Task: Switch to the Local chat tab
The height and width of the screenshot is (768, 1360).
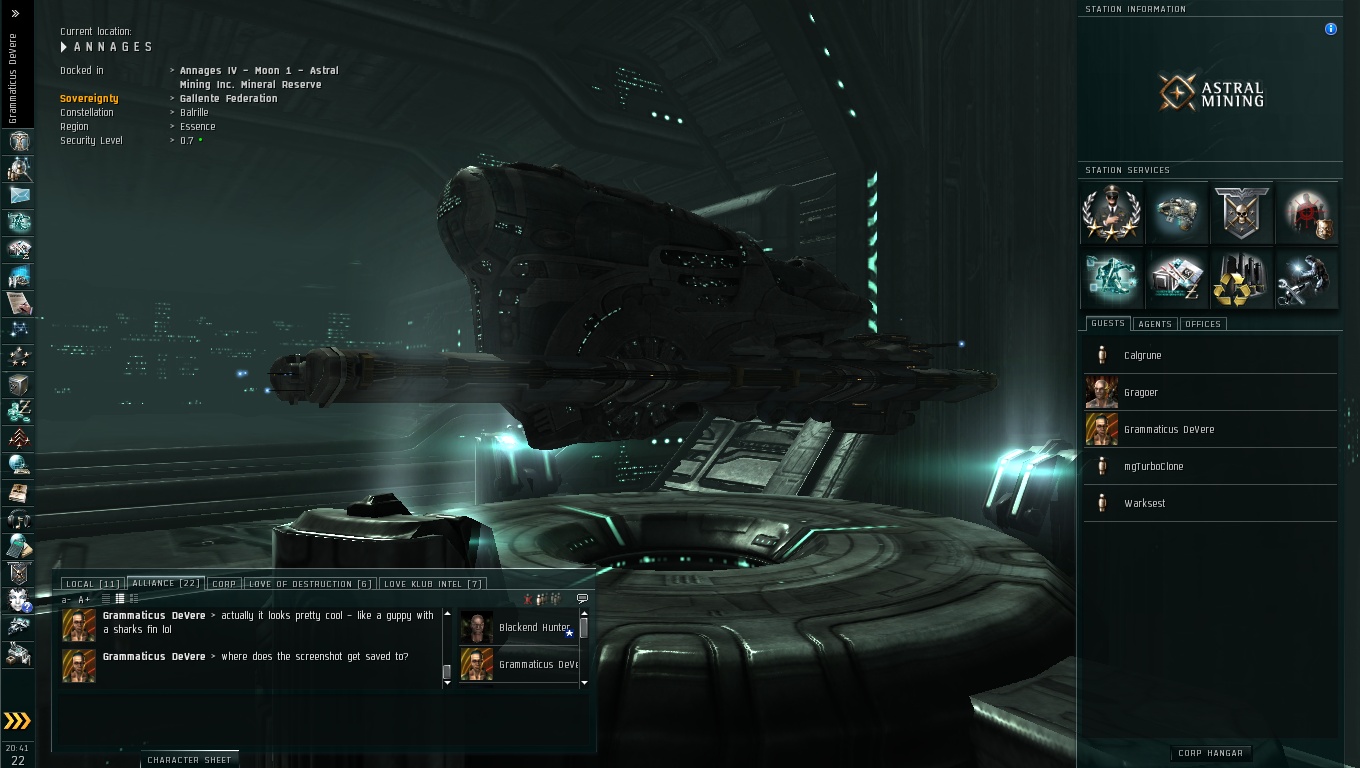Action: point(92,584)
